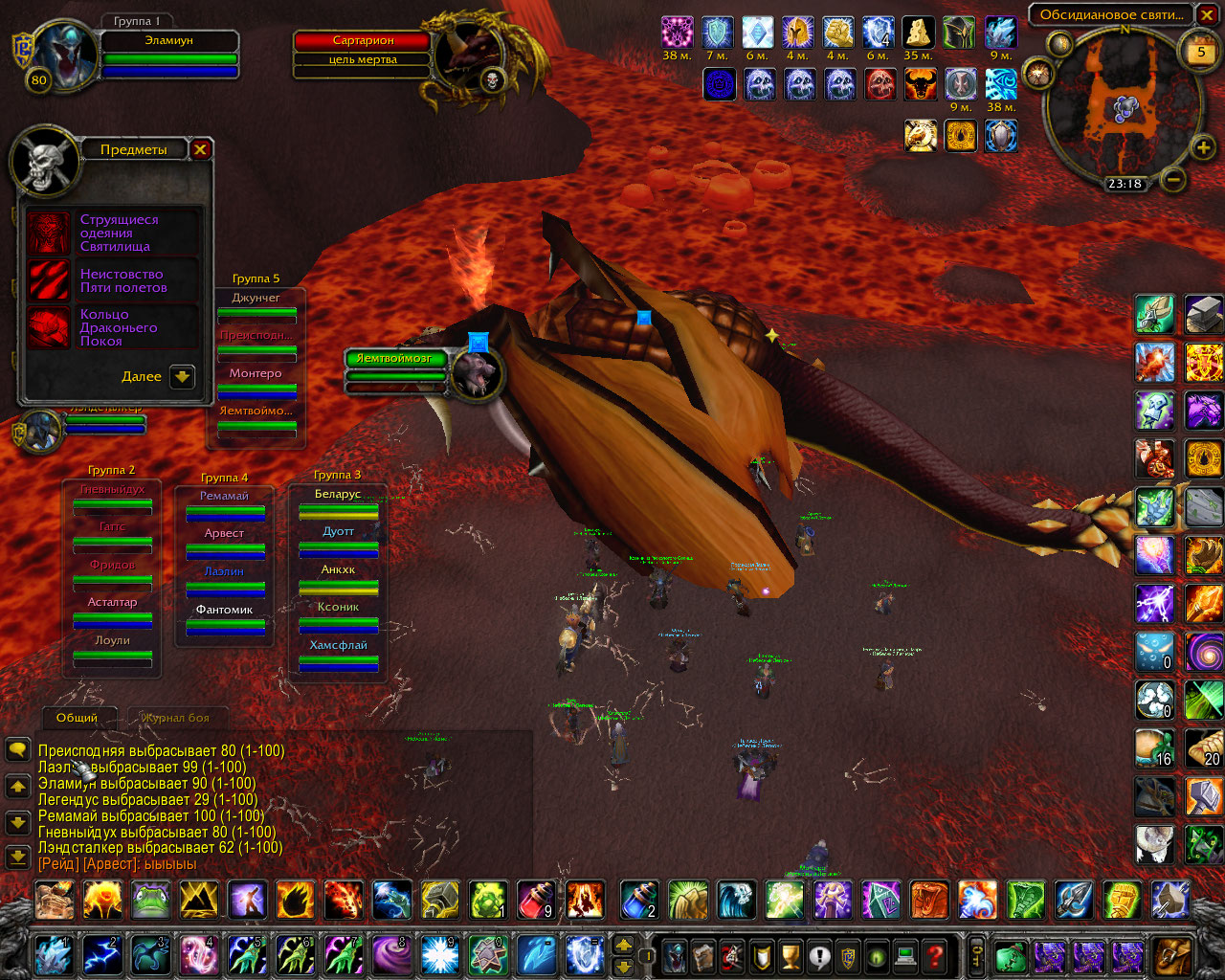Screen dimensions: 1225x980
Task: Open the main backpack bag
Action: click(x=1172, y=954)
